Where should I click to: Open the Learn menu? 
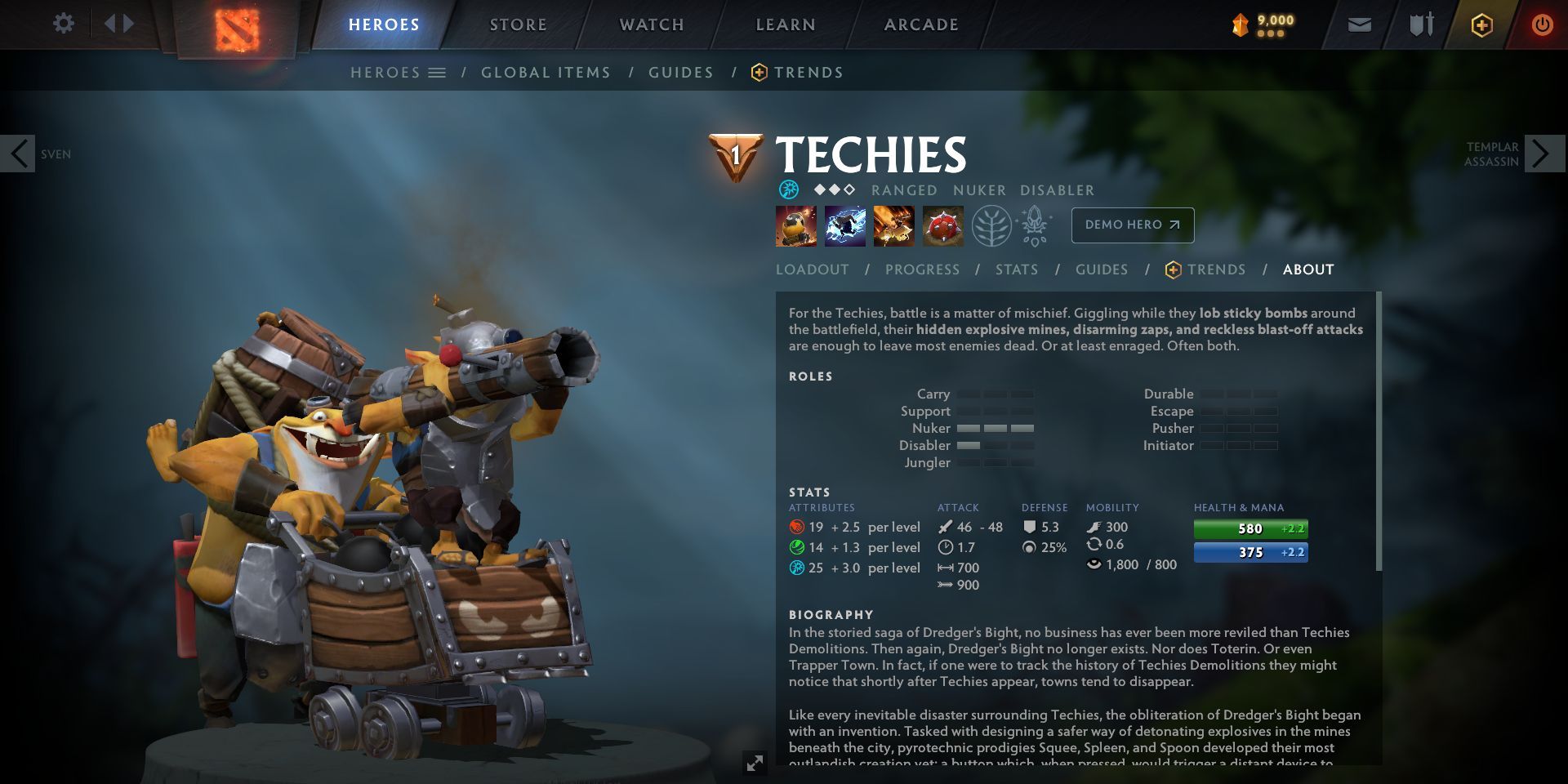(x=786, y=24)
